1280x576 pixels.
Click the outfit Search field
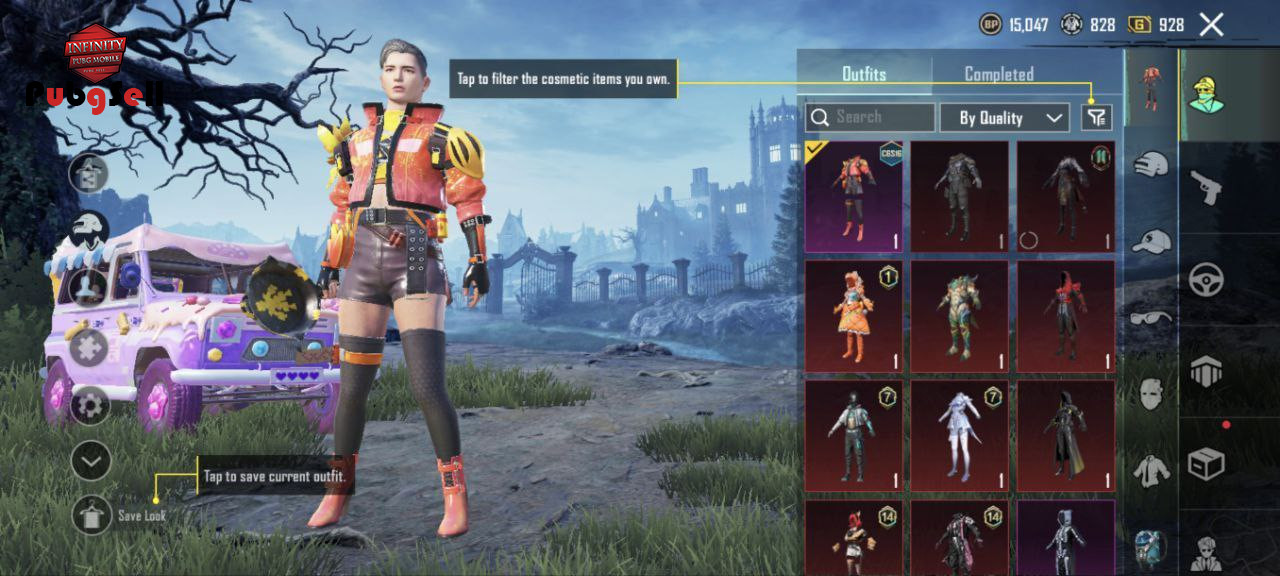[870, 118]
